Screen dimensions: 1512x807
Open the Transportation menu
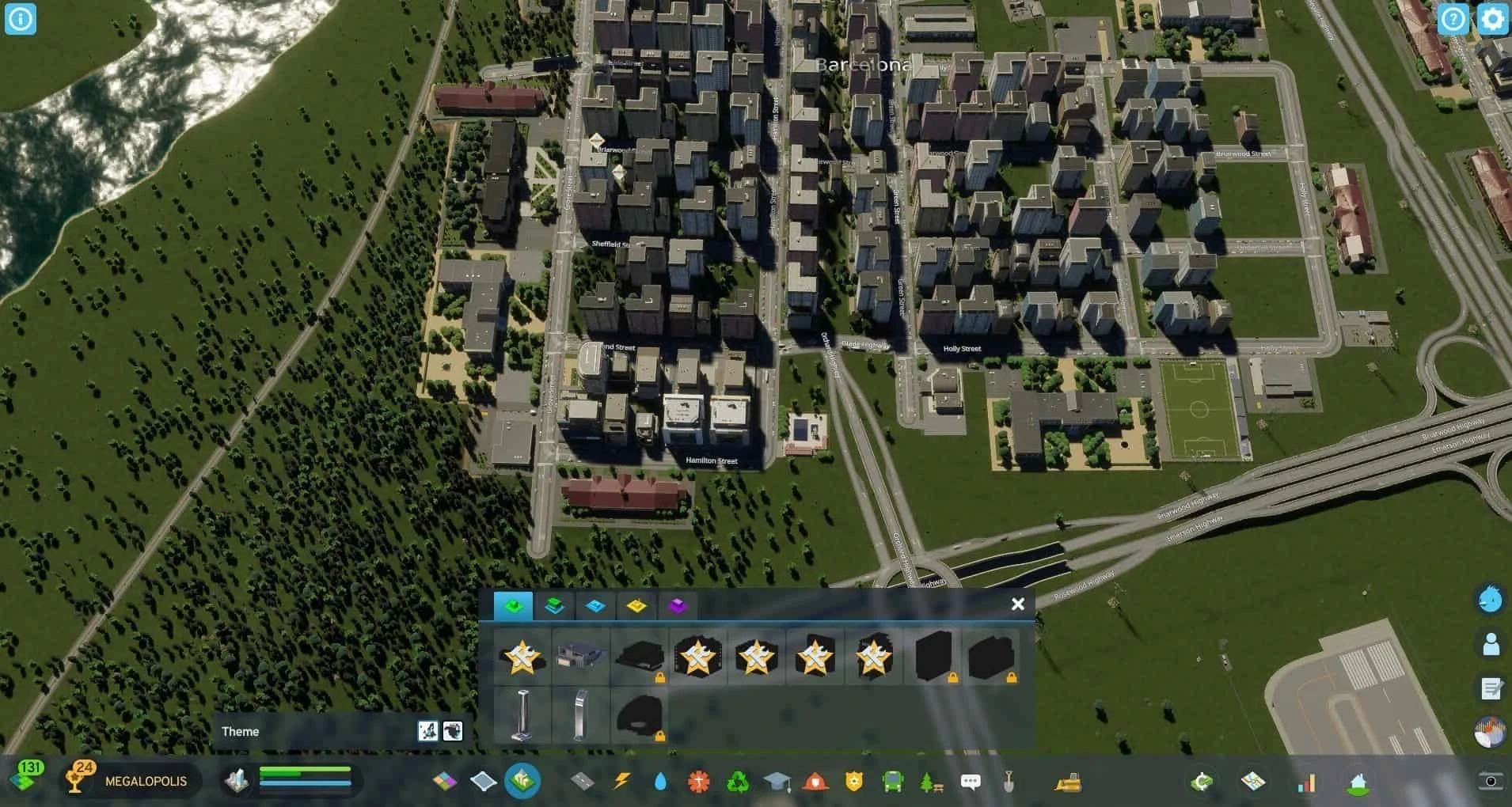pos(893,782)
